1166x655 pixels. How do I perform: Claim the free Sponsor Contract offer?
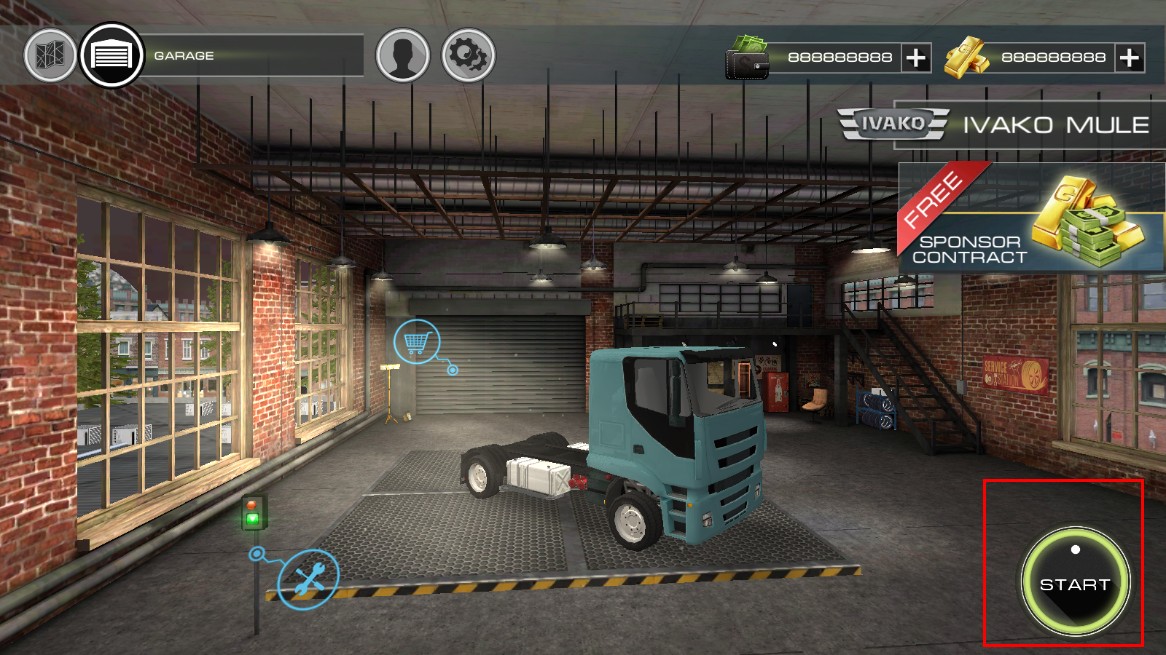point(1030,218)
